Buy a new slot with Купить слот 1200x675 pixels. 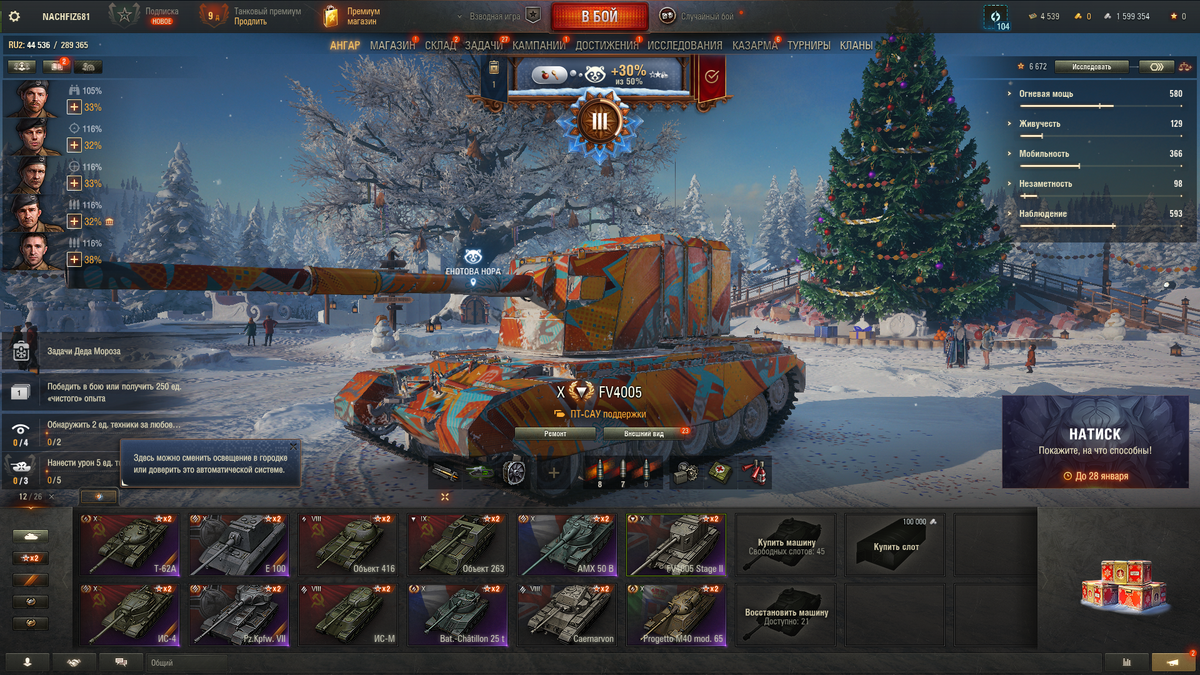click(x=895, y=545)
